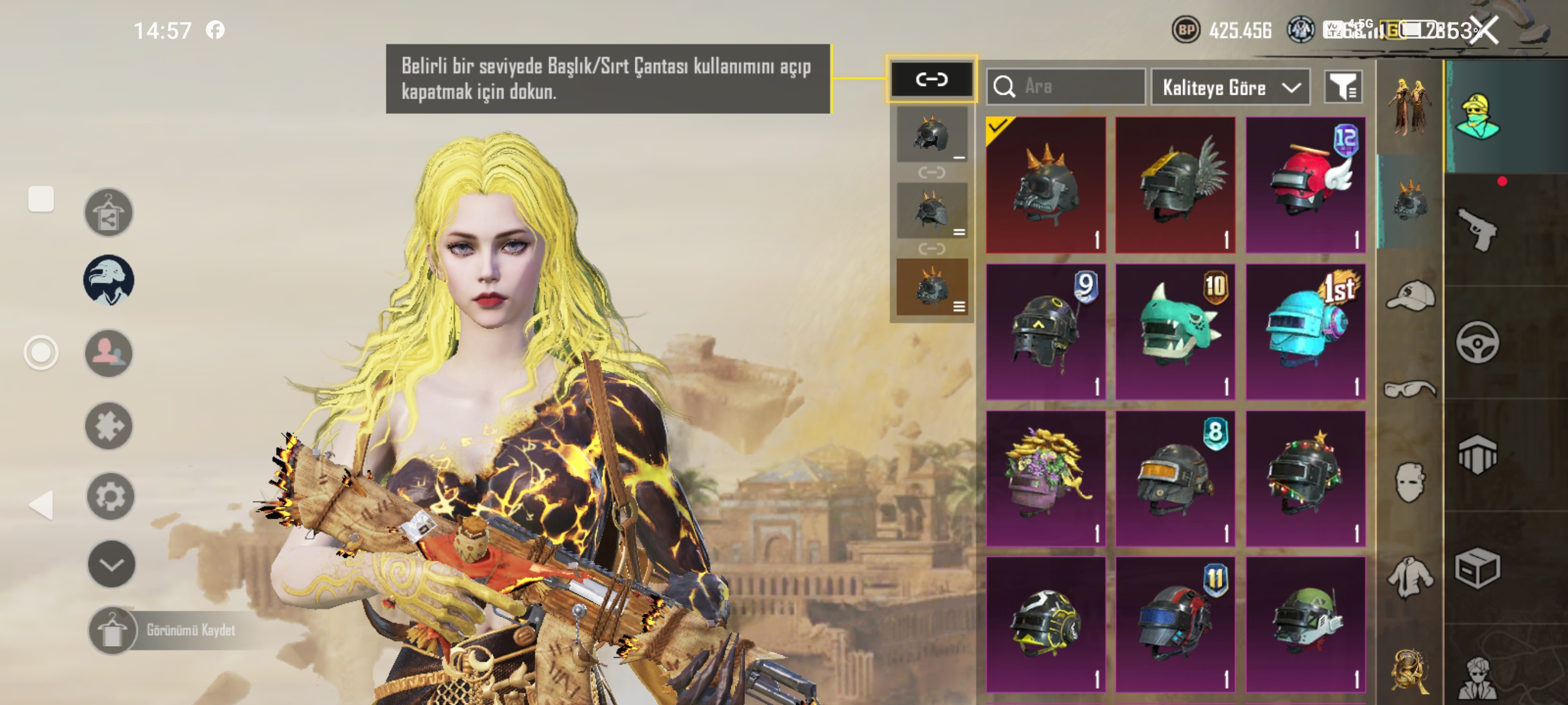Select the winged dark helmet skin

click(x=1175, y=185)
